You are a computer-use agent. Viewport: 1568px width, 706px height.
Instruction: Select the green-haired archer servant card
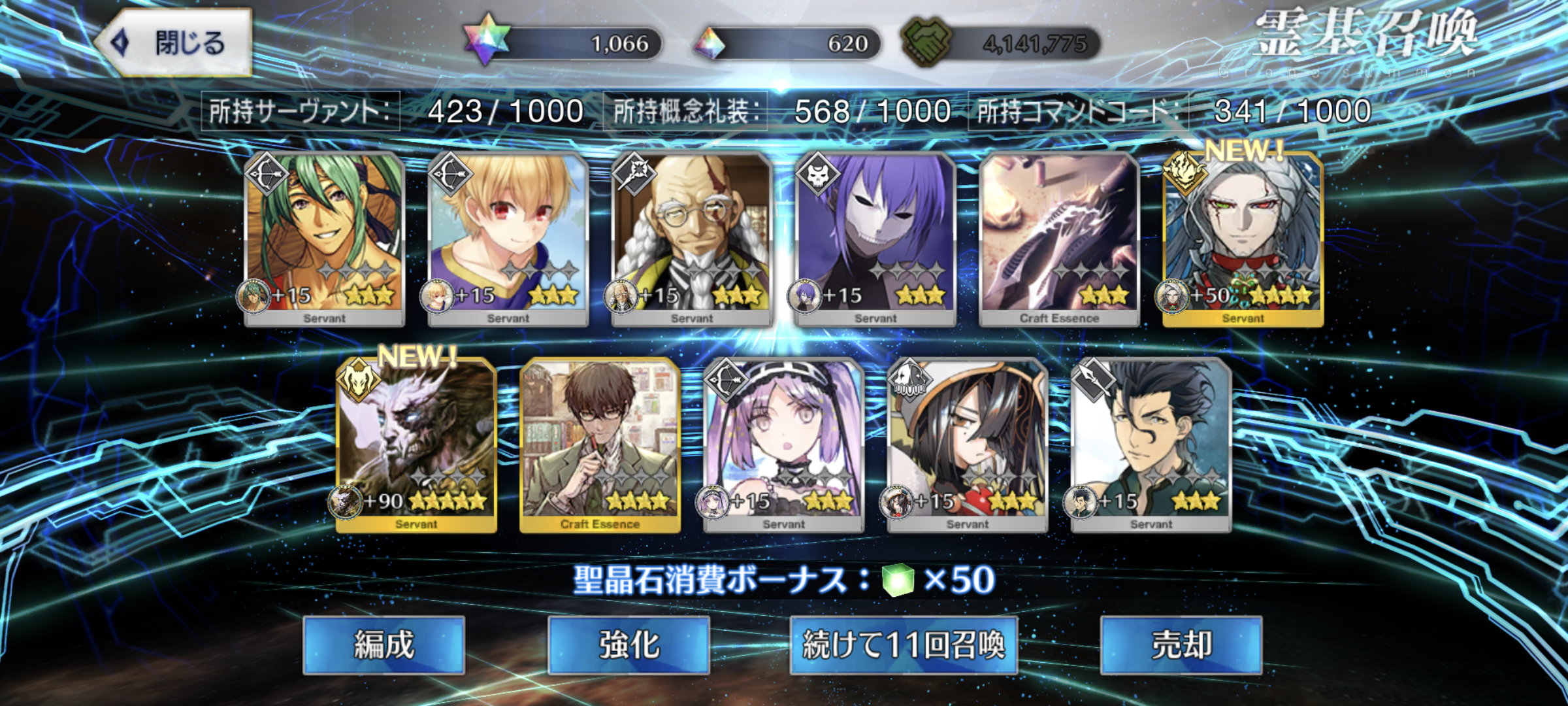click(325, 239)
